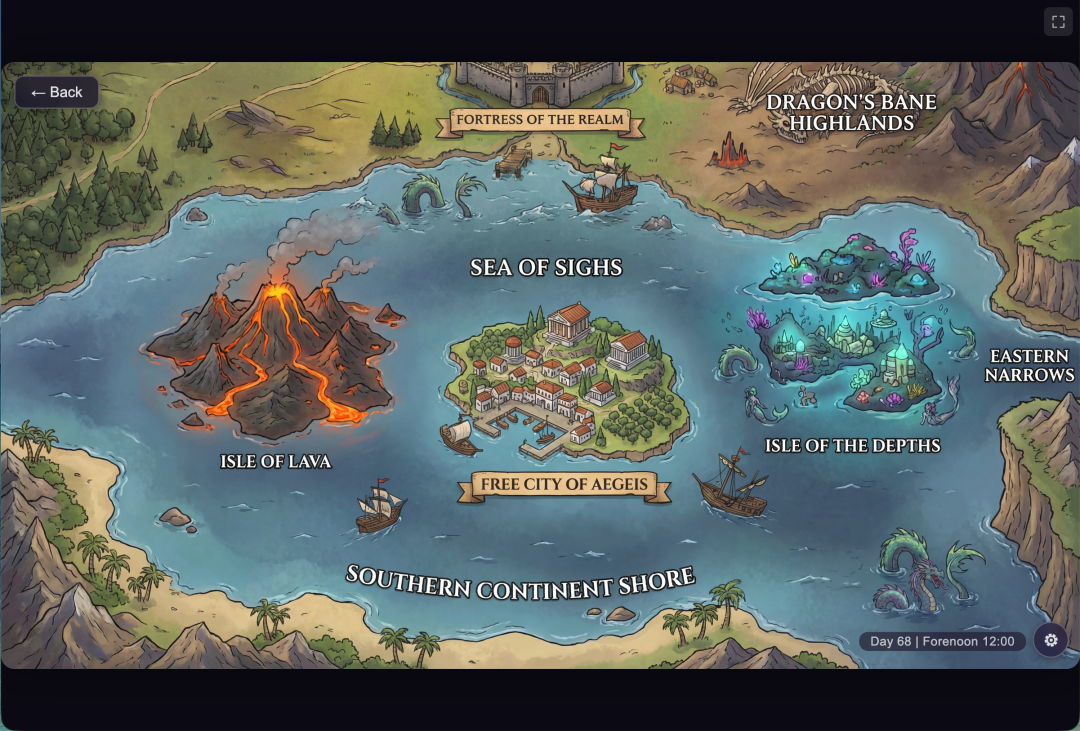The height and width of the screenshot is (731, 1080).
Task: Travel to the Free City of Aegeis
Action: 564,485
